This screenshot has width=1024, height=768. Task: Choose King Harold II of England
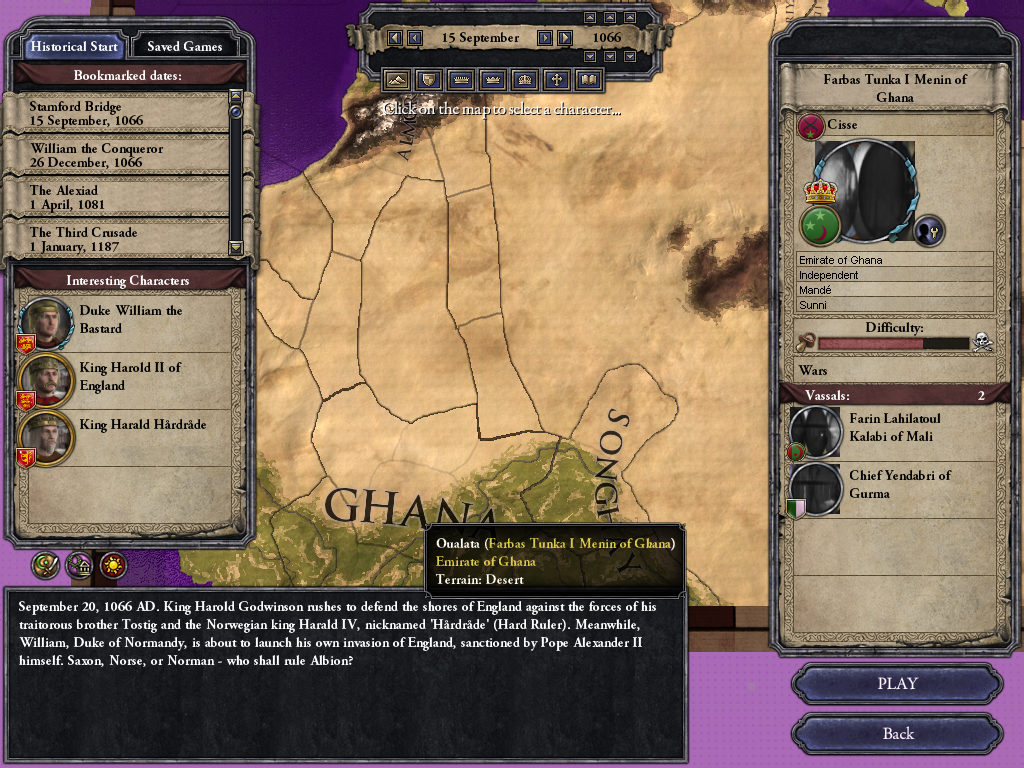click(130, 377)
